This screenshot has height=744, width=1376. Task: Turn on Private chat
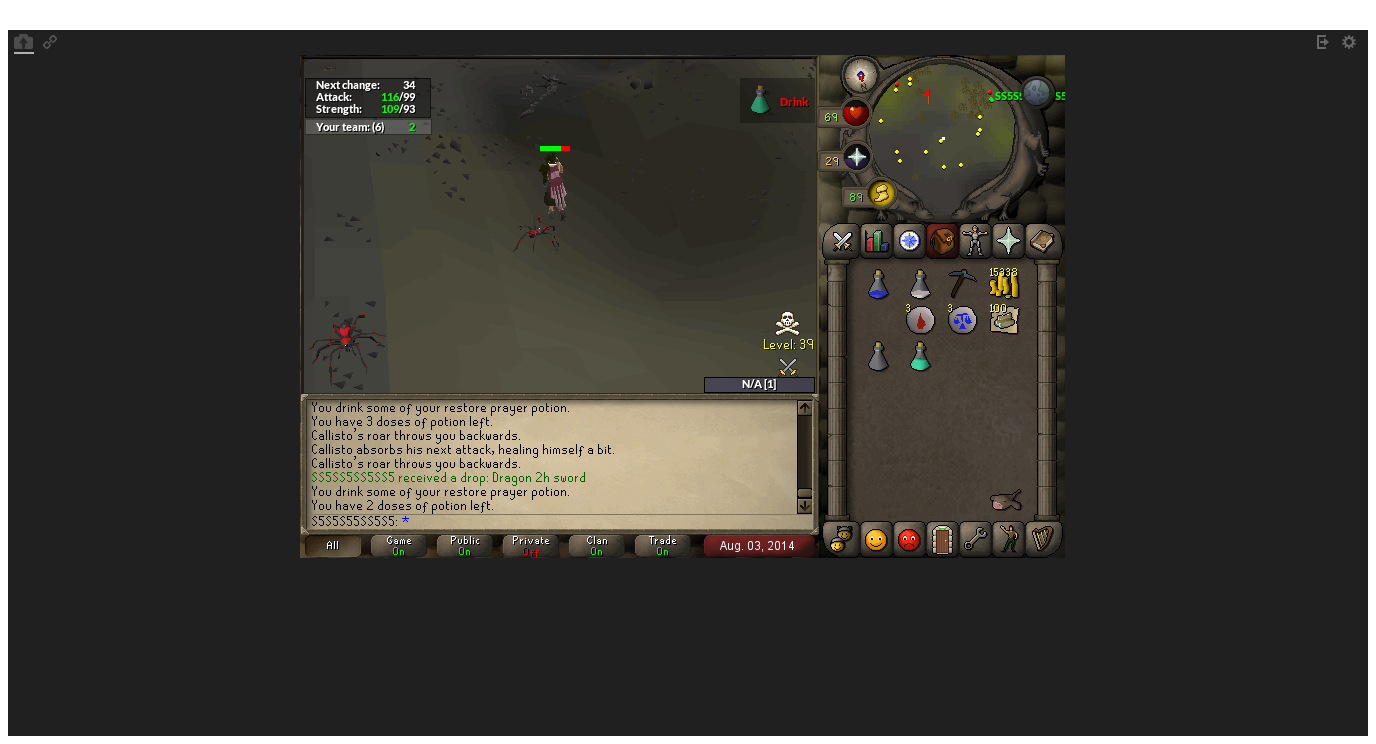click(530, 545)
